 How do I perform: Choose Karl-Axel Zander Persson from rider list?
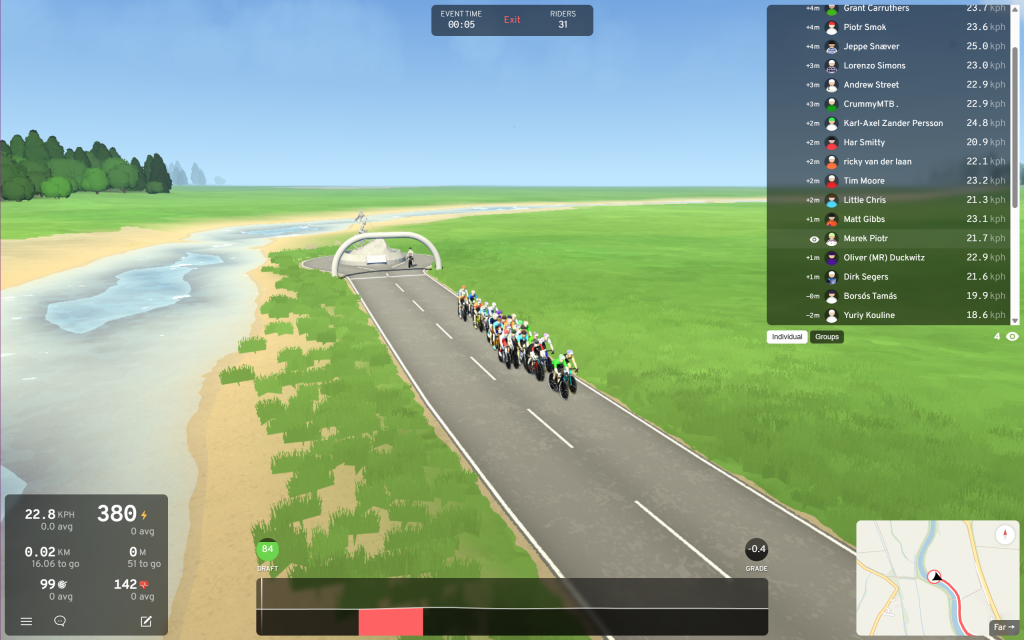coord(893,123)
